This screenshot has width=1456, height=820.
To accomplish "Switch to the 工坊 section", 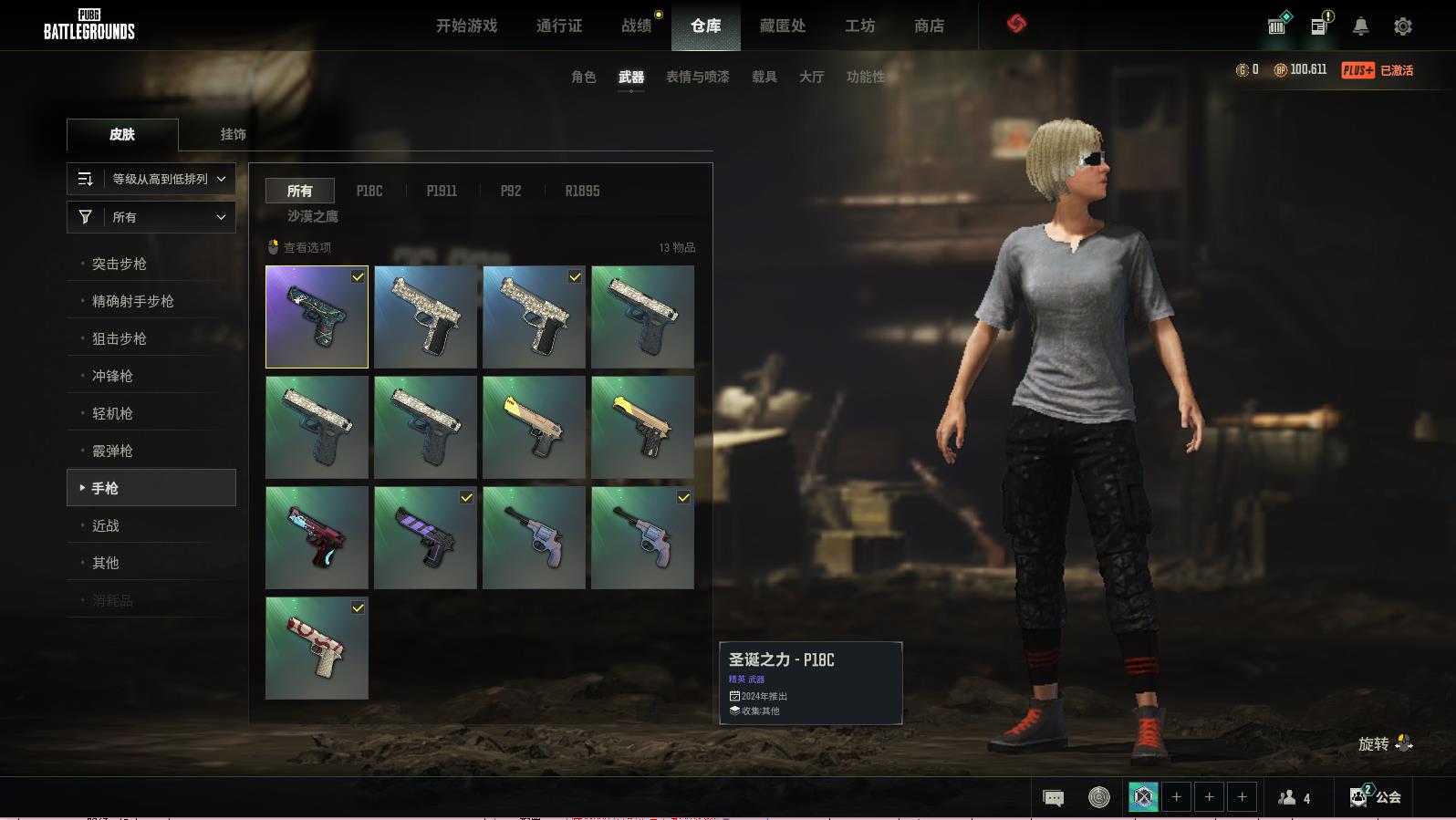I will (x=859, y=26).
